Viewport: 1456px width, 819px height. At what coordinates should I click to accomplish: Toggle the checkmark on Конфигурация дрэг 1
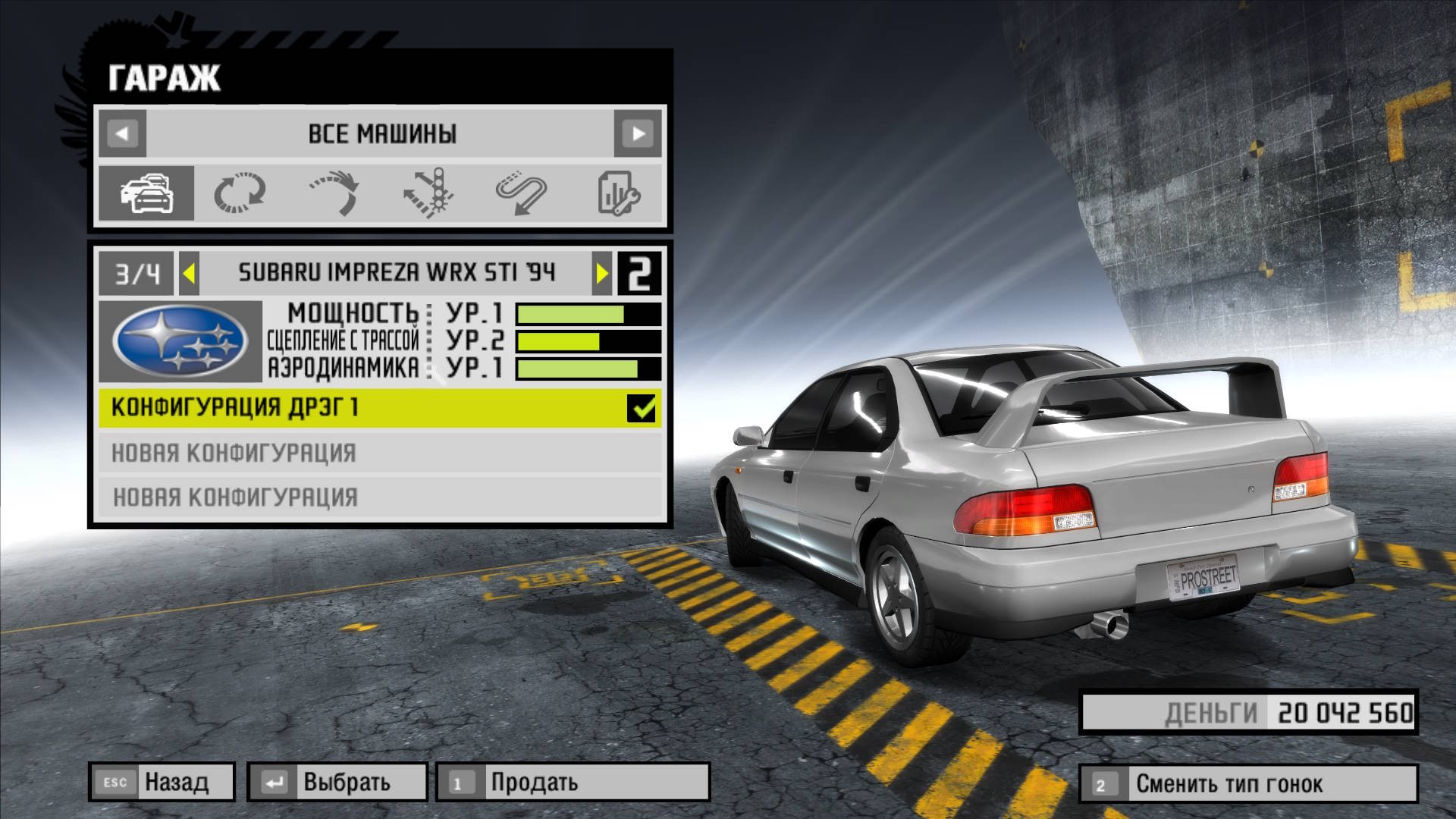642,409
